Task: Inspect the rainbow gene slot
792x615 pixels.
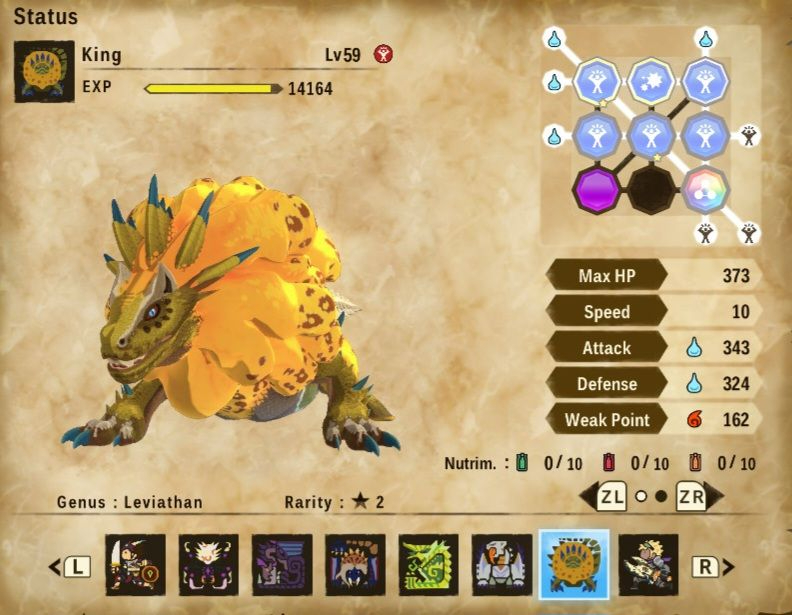Action: click(705, 188)
